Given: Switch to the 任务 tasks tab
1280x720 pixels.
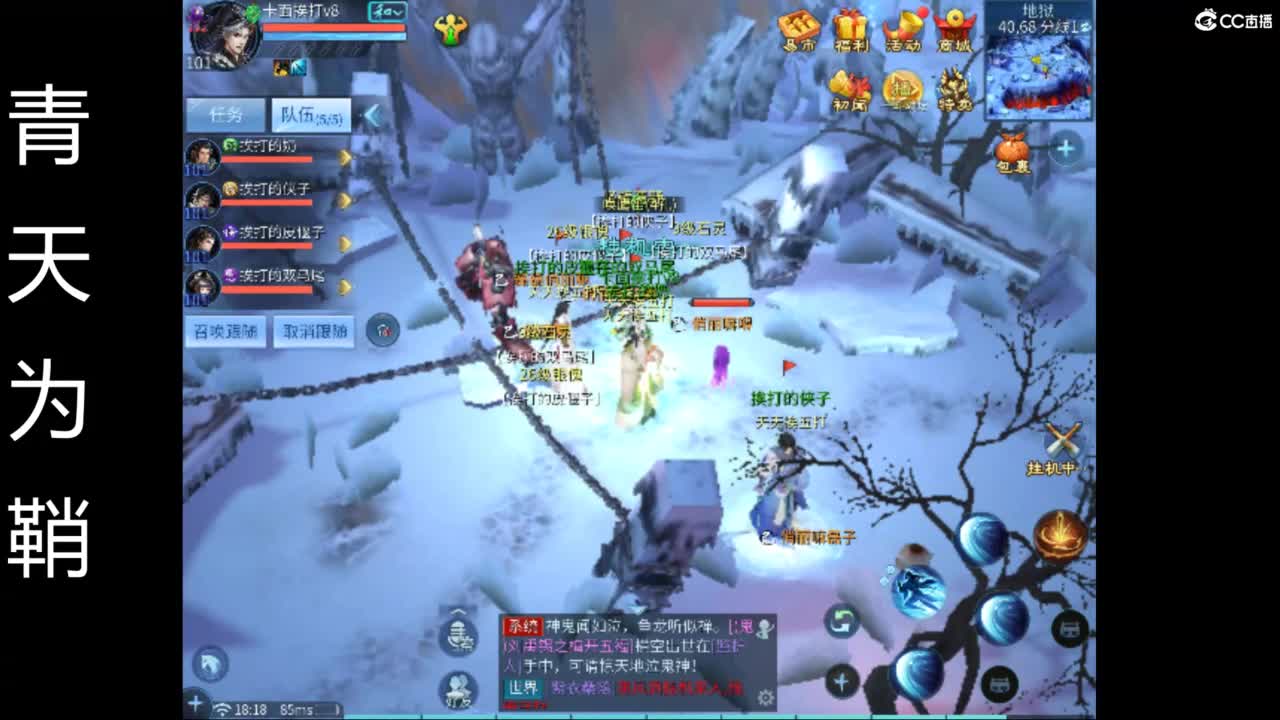Looking at the screenshot, I should [x=225, y=114].
